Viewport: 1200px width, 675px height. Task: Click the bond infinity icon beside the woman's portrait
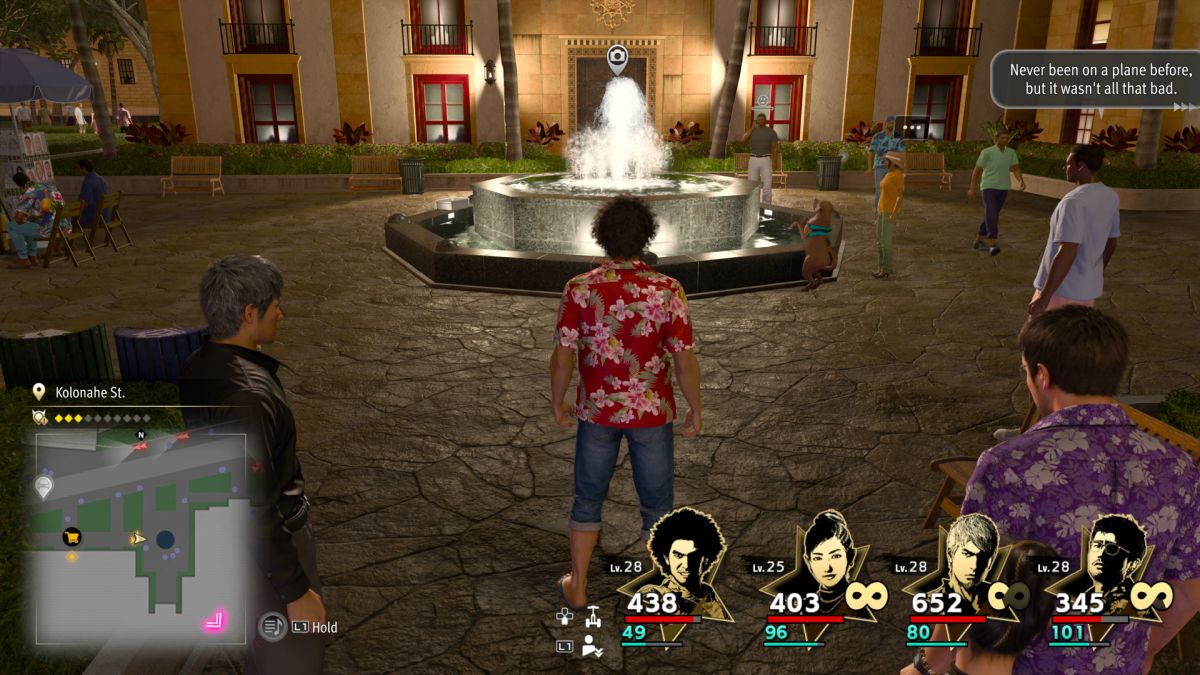tap(866, 596)
